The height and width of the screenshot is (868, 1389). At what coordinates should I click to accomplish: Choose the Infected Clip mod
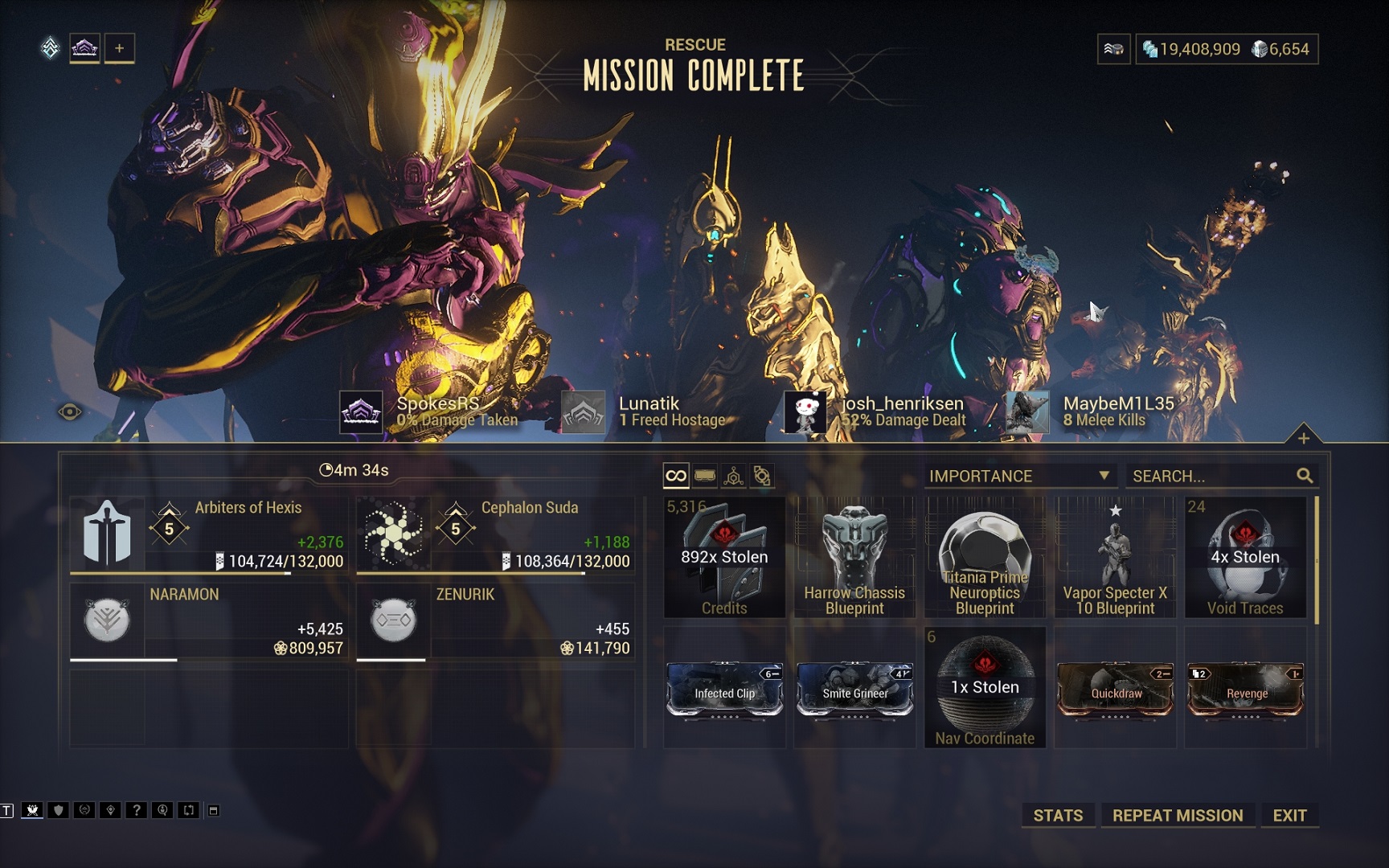[x=724, y=689]
